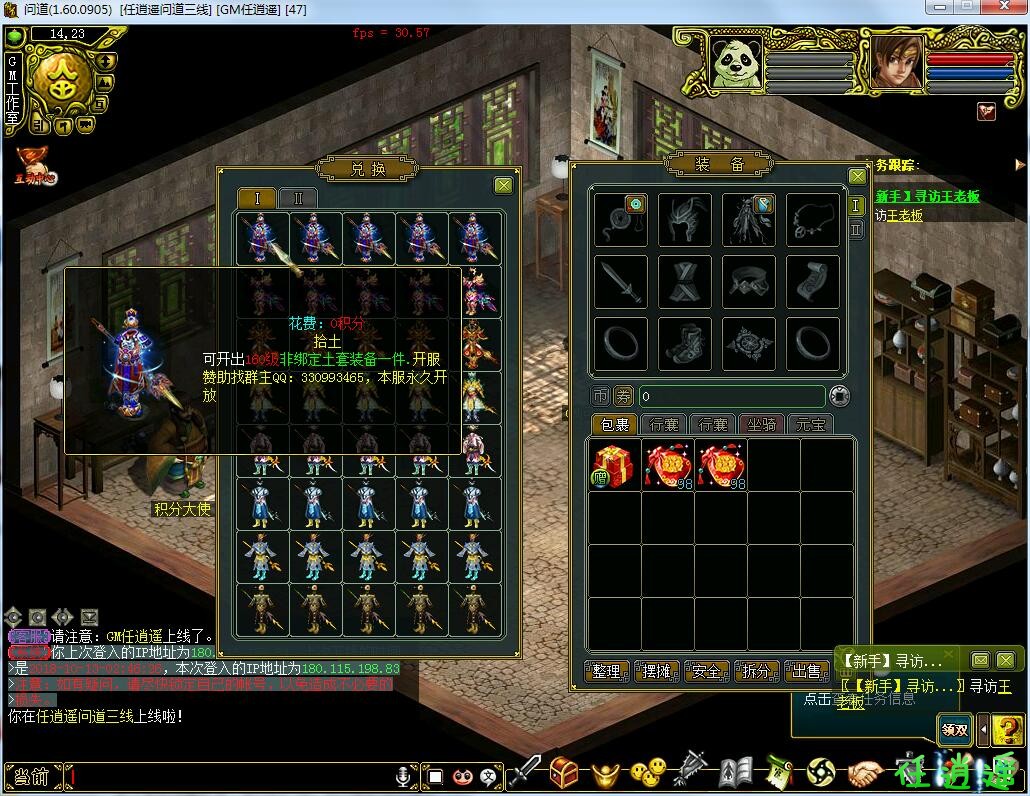Close the 装备 equipment window
This screenshot has width=1030, height=796.
click(x=857, y=176)
